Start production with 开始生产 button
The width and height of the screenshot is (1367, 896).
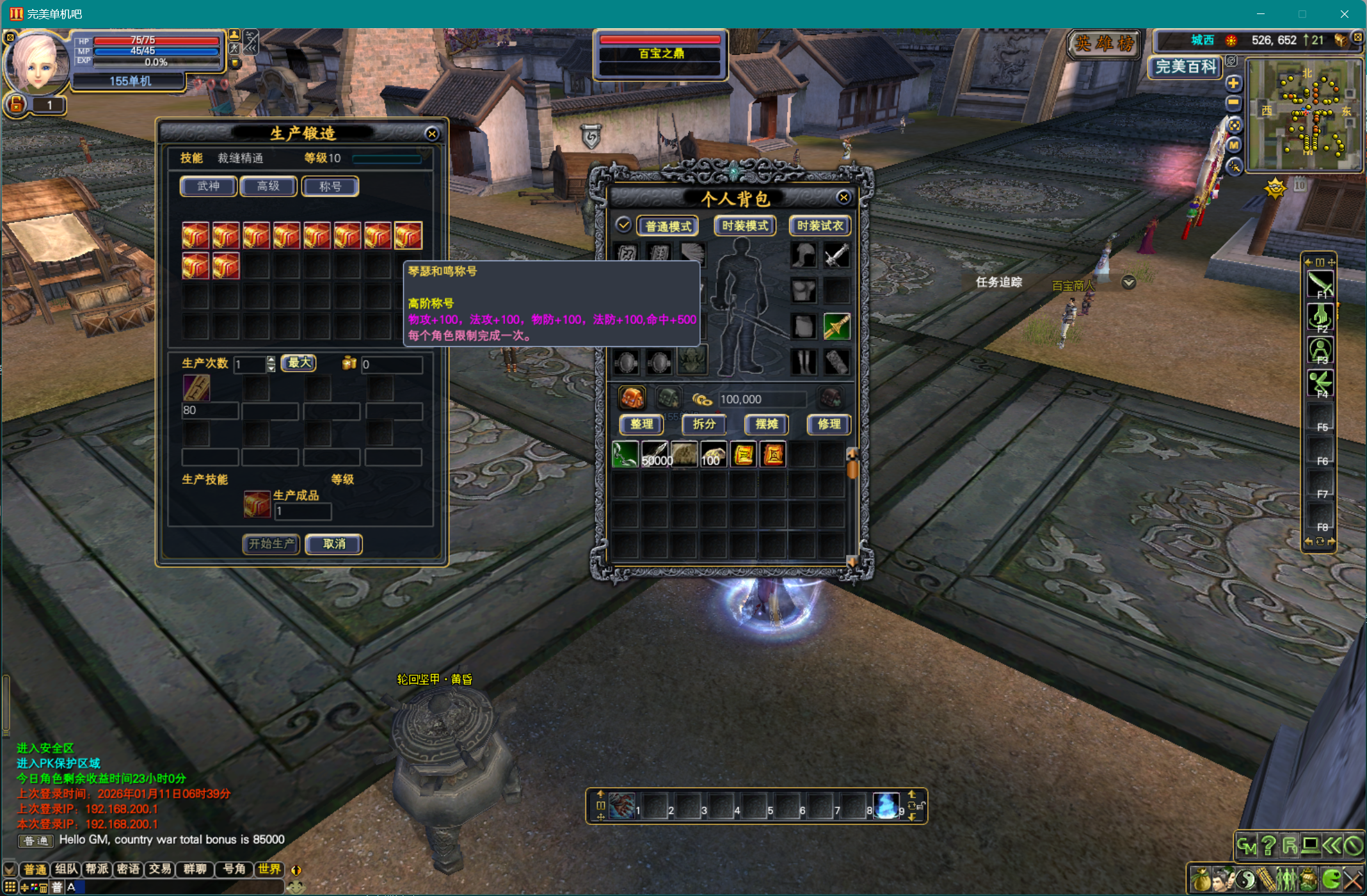[x=271, y=544]
